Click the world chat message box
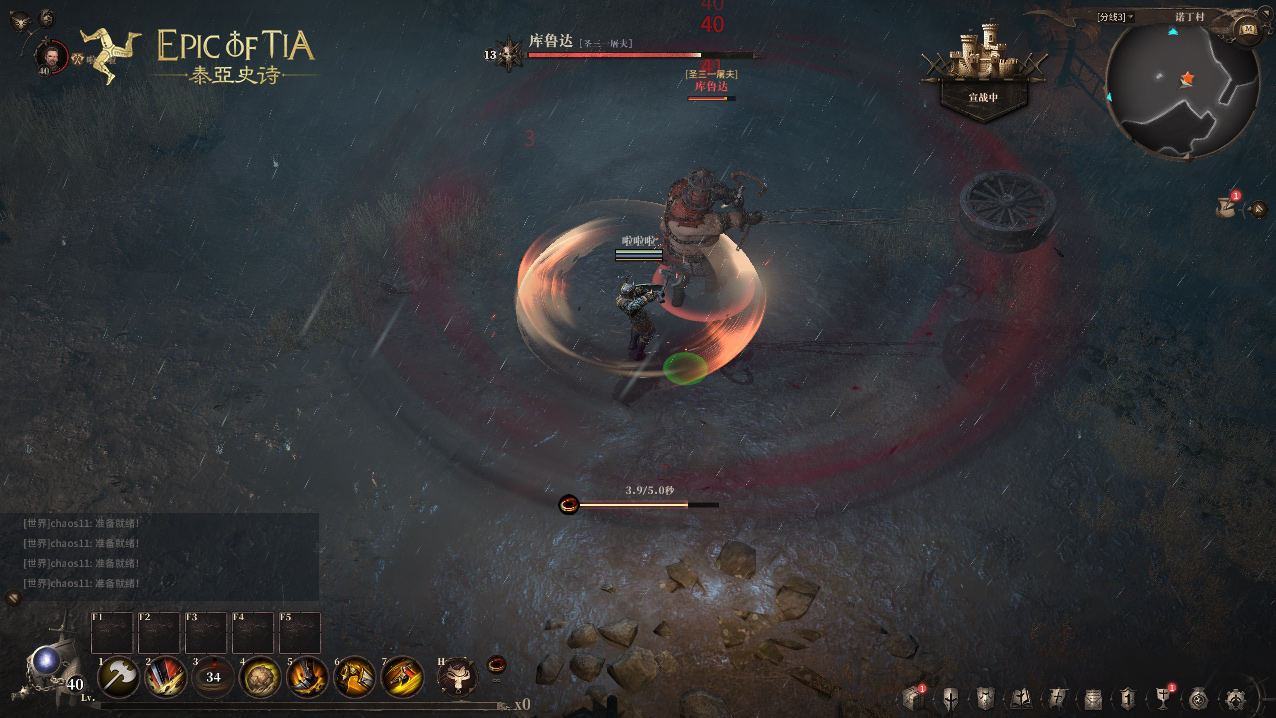Viewport: 1276px width, 718px height. (x=160, y=556)
